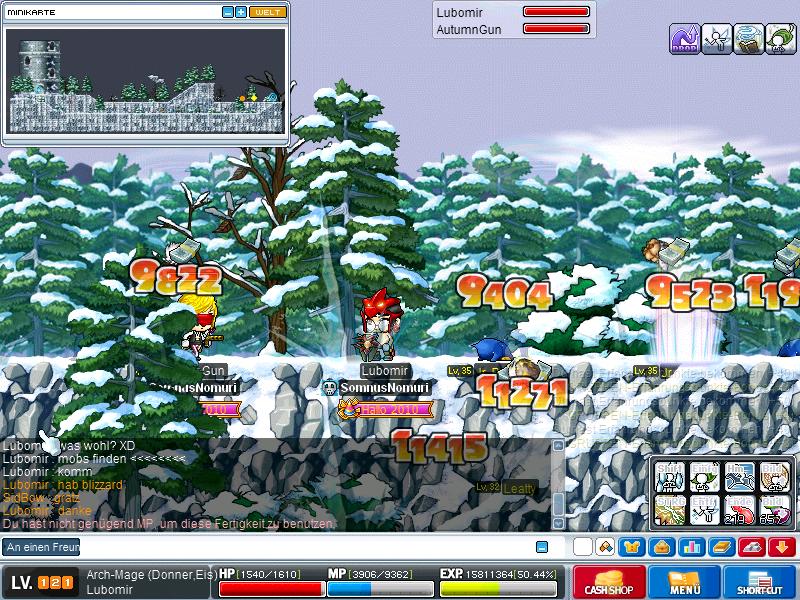The width and height of the screenshot is (800, 600).
Task: Activate the STRG lightning skill slot
Action: tap(671, 509)
